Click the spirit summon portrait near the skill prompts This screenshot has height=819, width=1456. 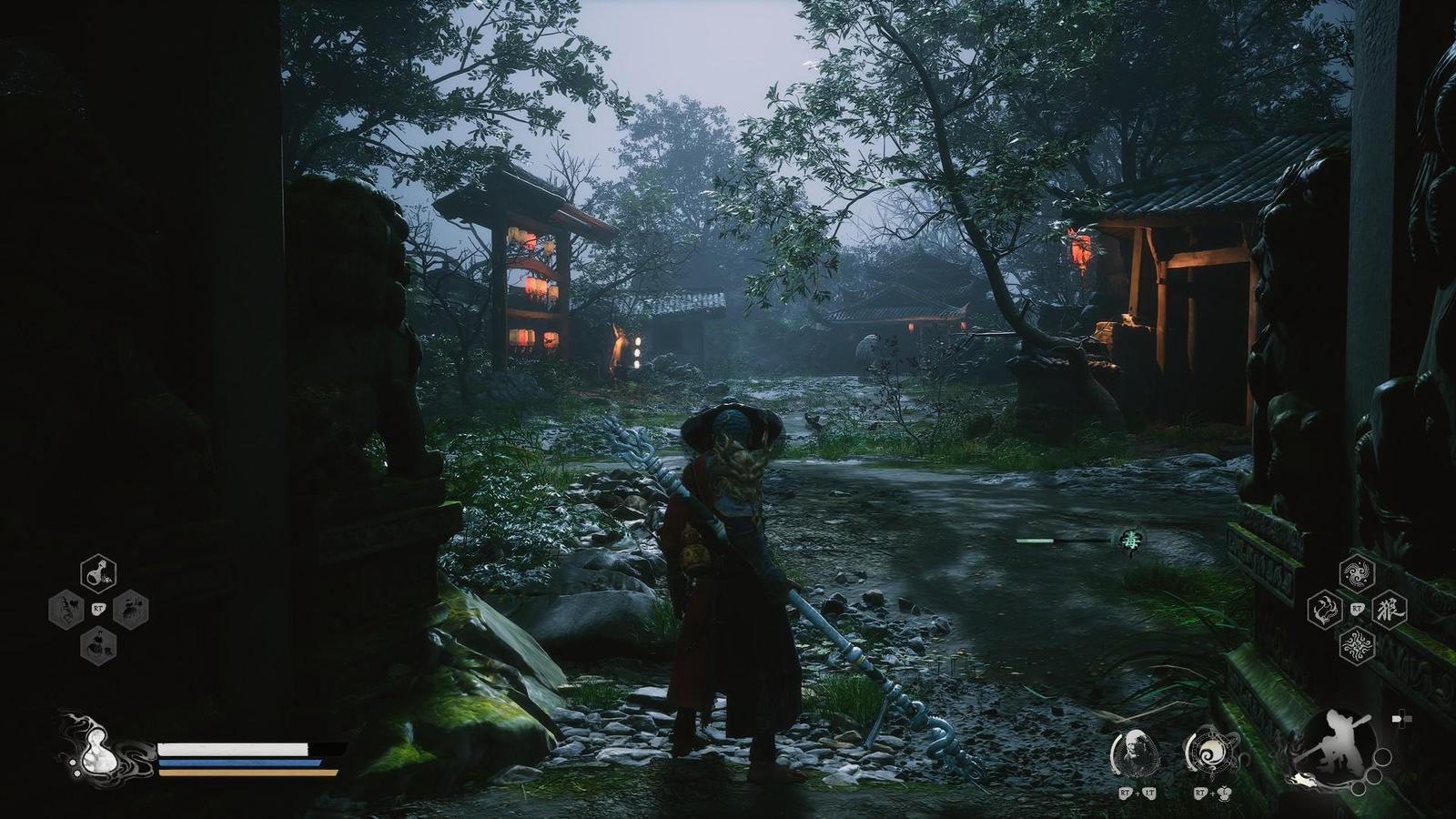tap(1136, 753)
